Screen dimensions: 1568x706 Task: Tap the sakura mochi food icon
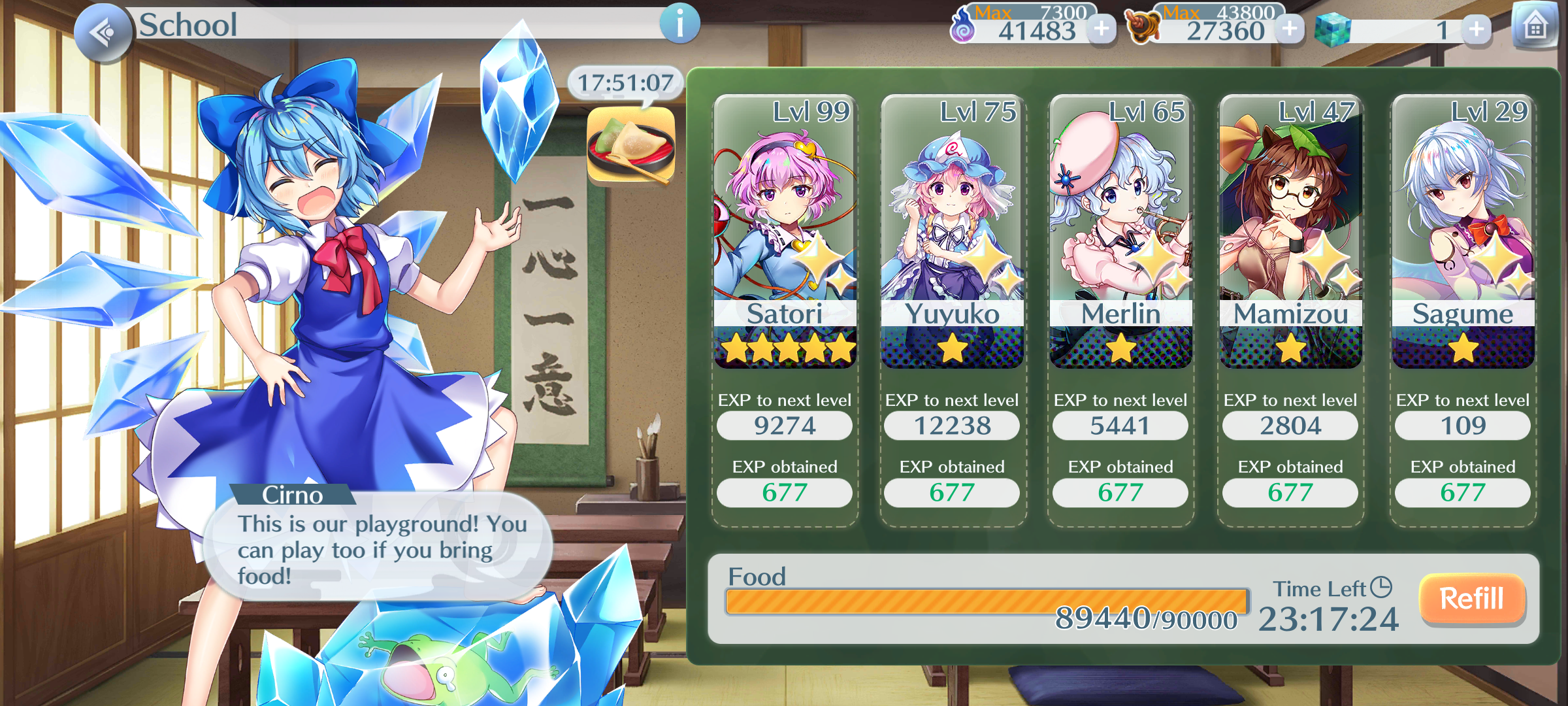coord(630,145)
